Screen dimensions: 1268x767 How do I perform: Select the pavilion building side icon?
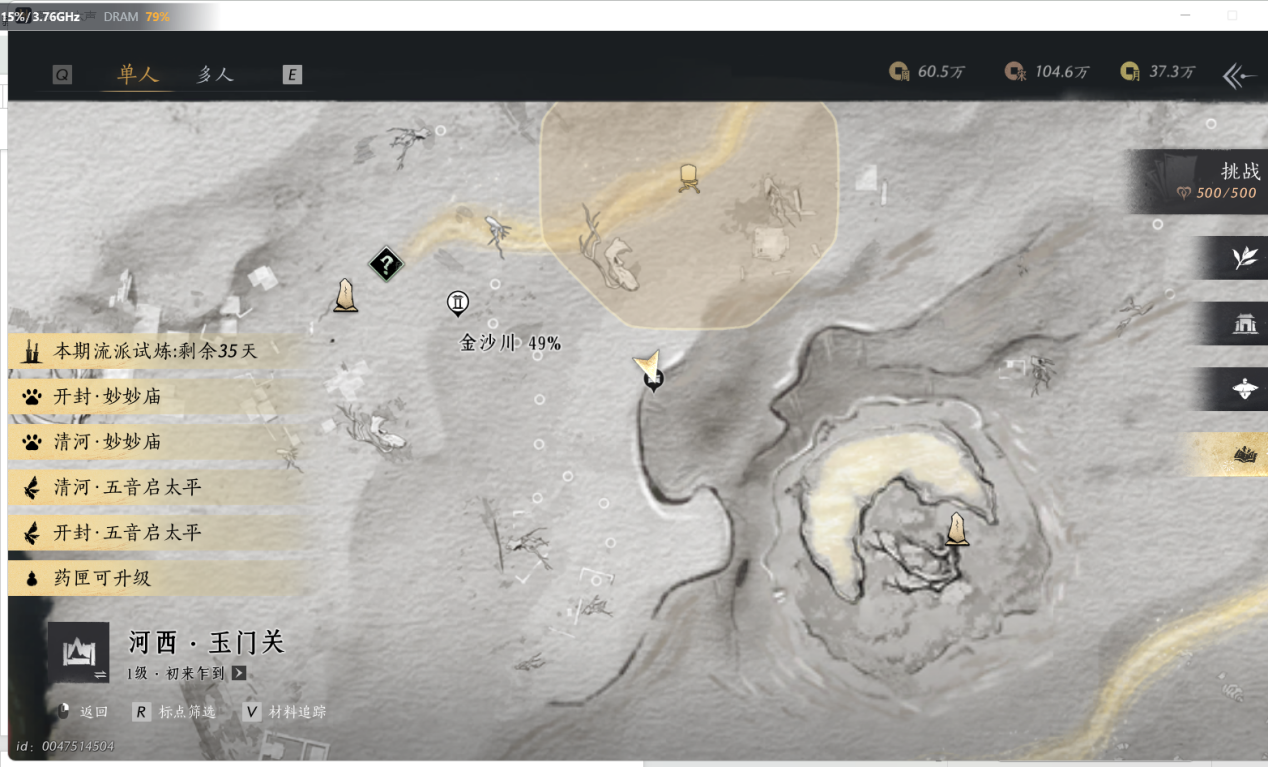(1244, 323)
